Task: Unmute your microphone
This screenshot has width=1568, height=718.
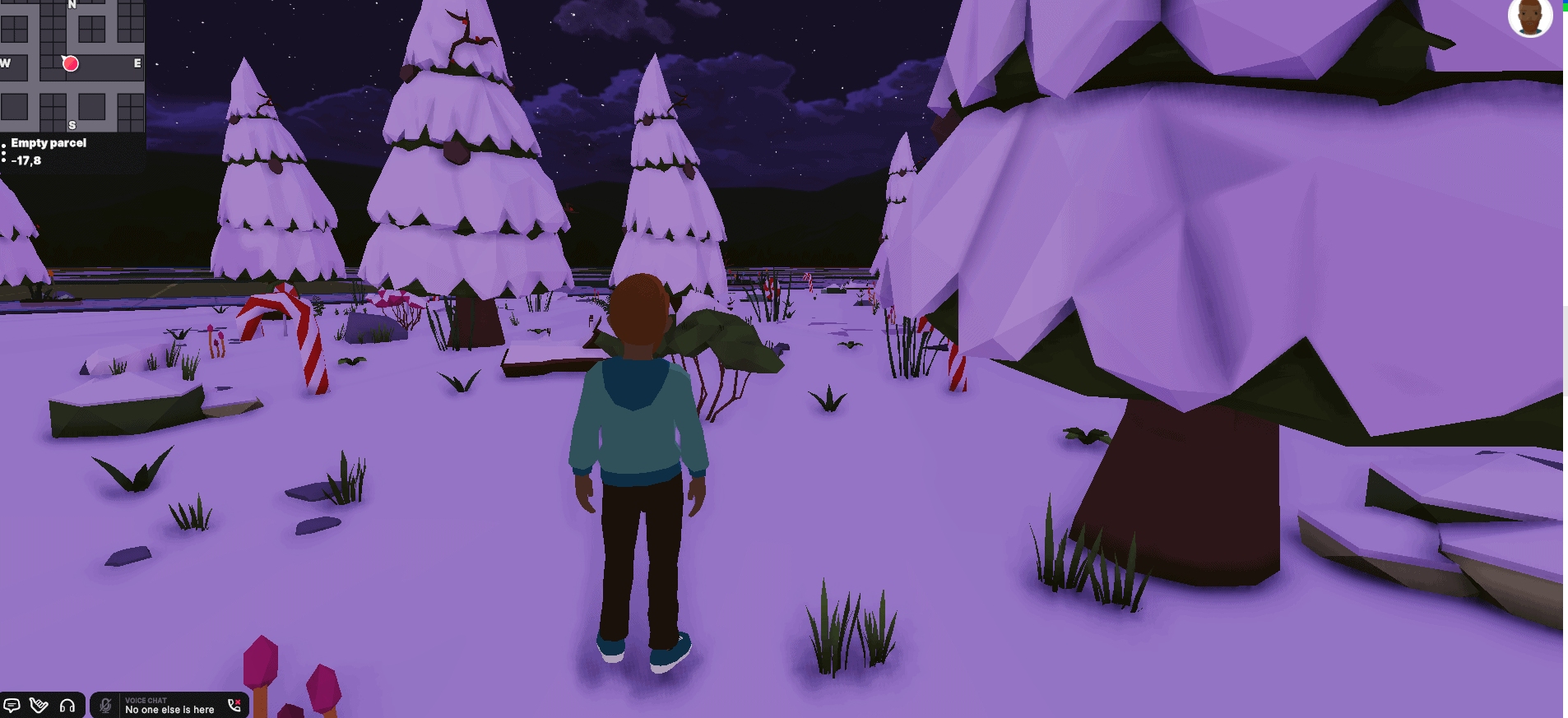Action: click(x=105, y=706)
